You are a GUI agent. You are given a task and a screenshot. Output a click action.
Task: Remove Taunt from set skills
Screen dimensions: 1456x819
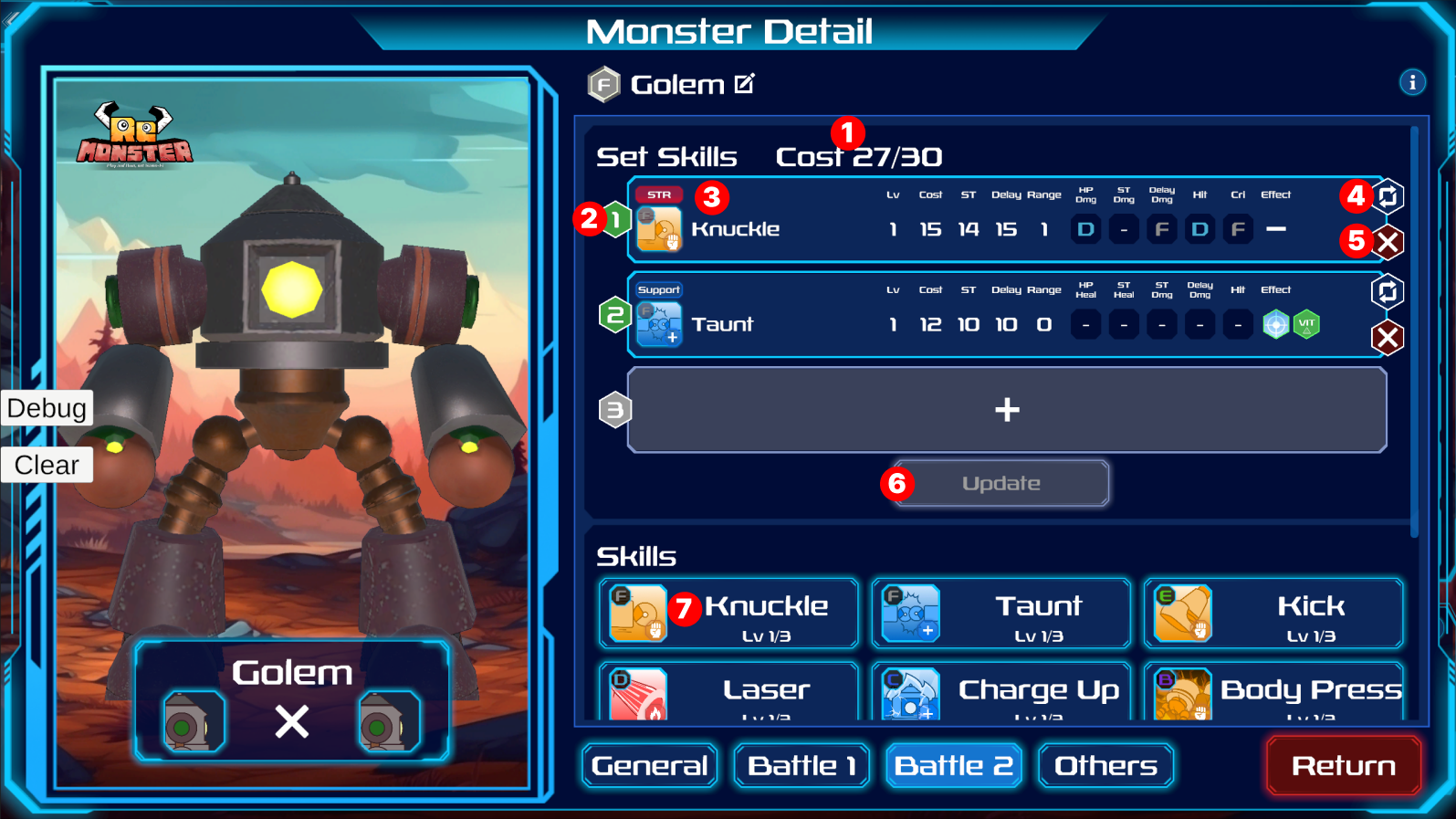point(1388,338)
